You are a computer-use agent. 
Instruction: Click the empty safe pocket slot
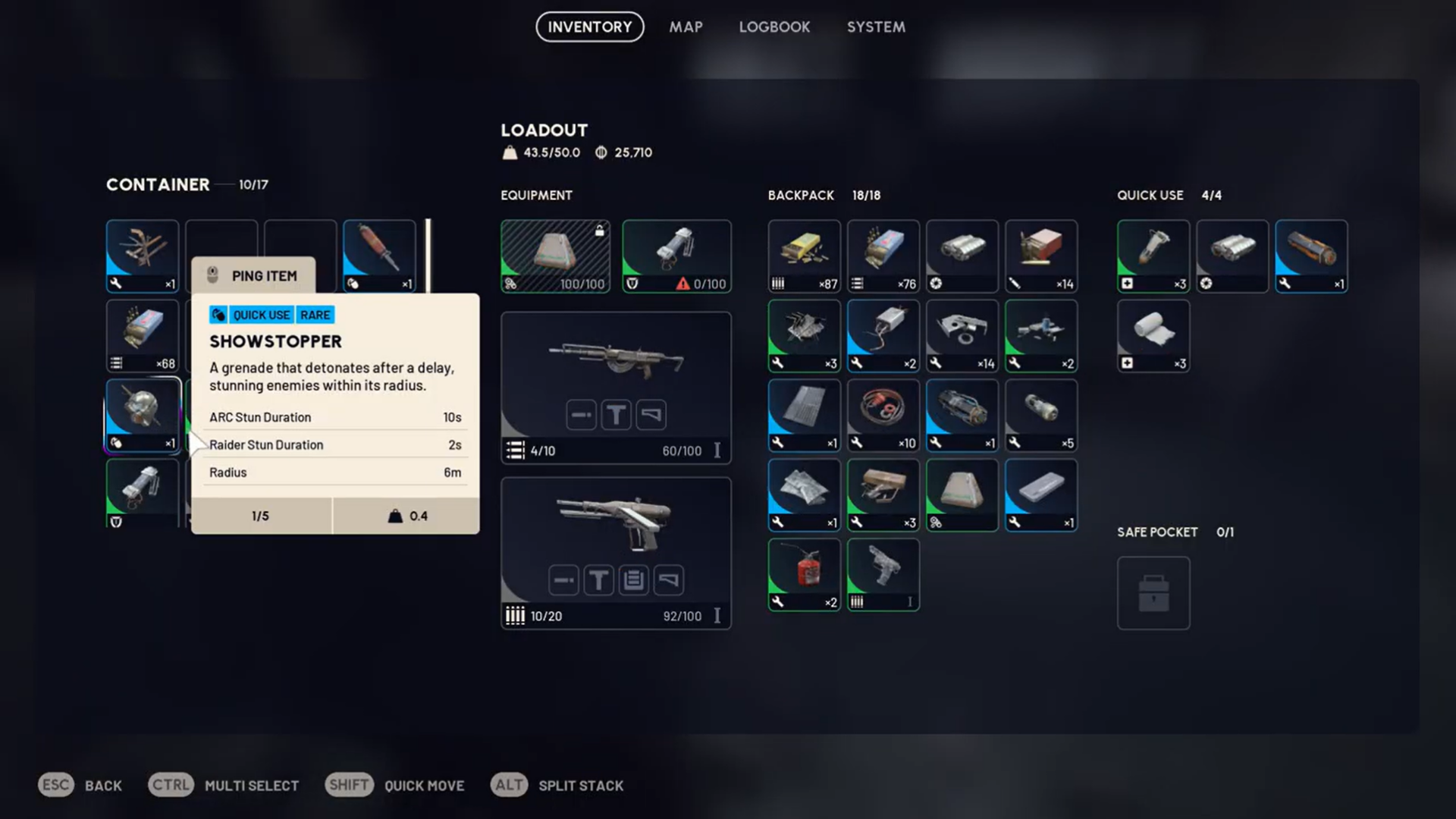[1153, 593]
